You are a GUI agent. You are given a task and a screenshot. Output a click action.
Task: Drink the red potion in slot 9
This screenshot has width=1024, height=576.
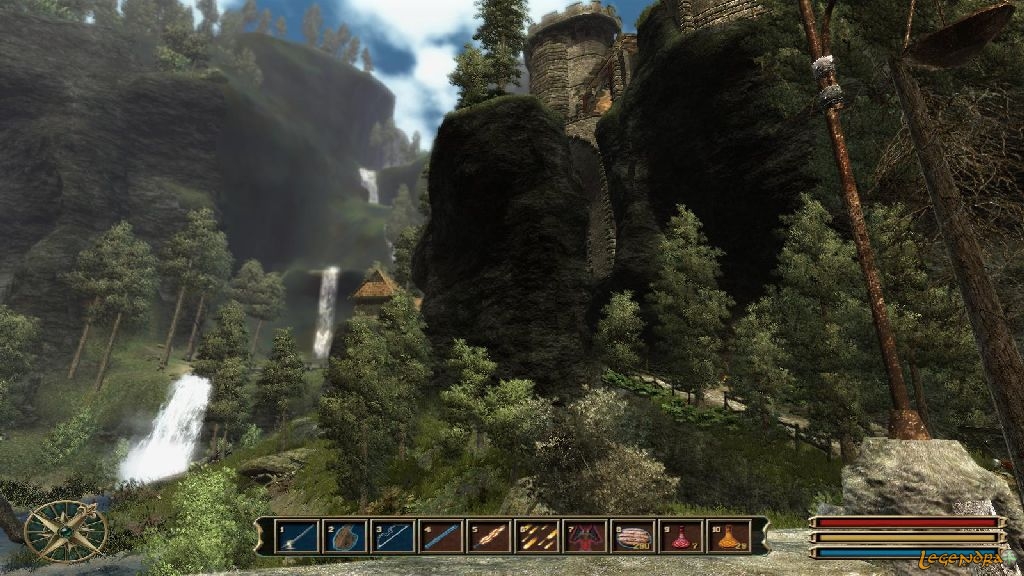coord(681,536)
